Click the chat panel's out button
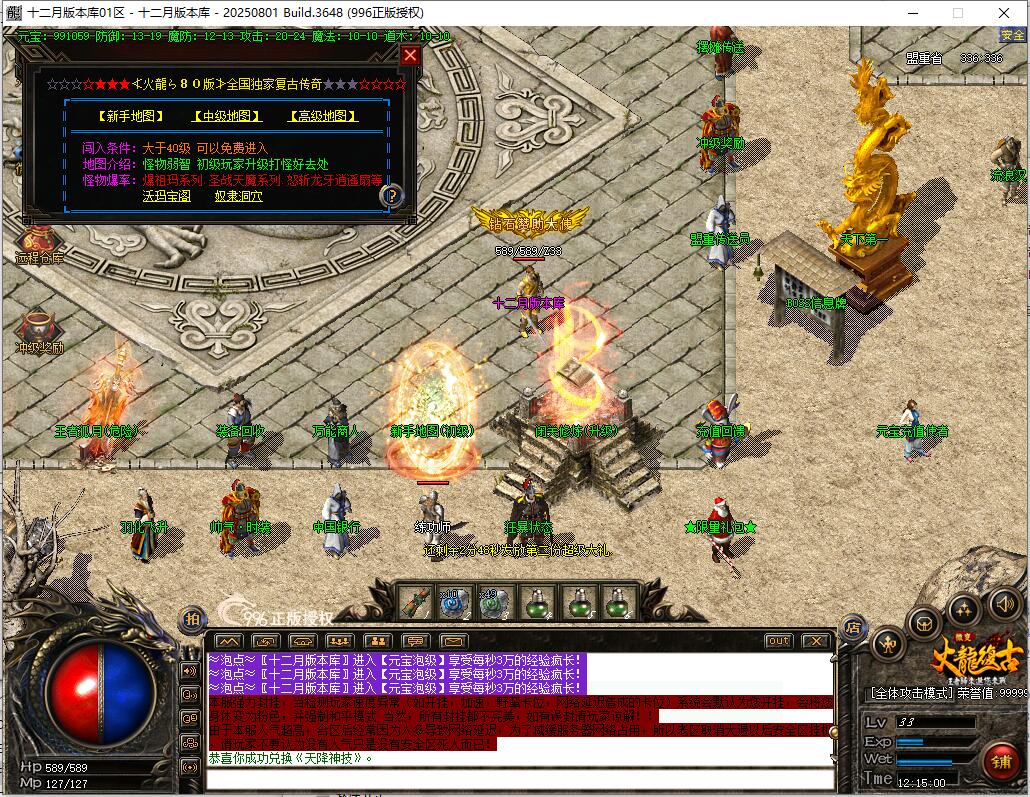The height and width of the screenshot is (797, 1030). [x=778, y=640]
